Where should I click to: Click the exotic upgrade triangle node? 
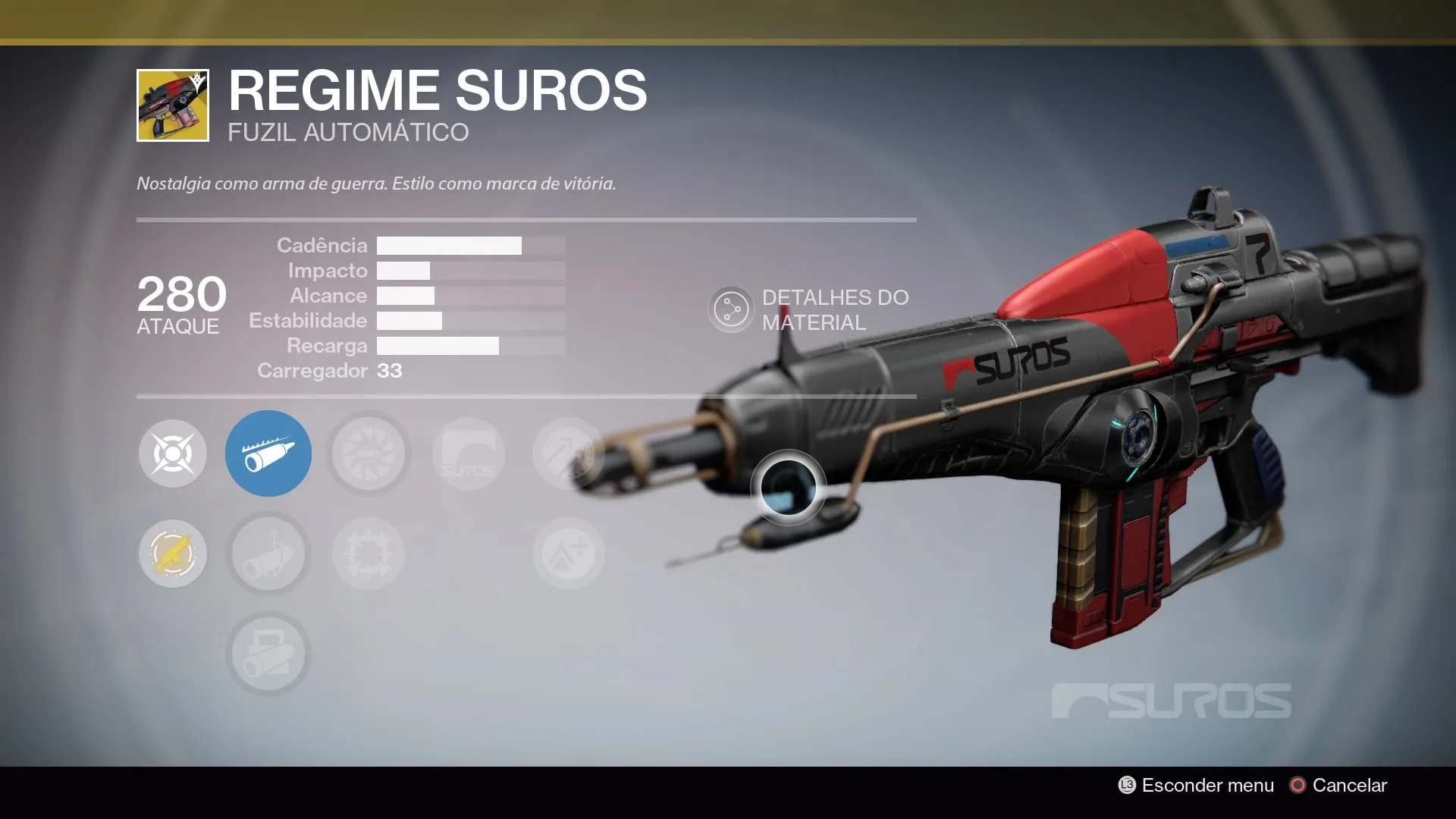568,554
